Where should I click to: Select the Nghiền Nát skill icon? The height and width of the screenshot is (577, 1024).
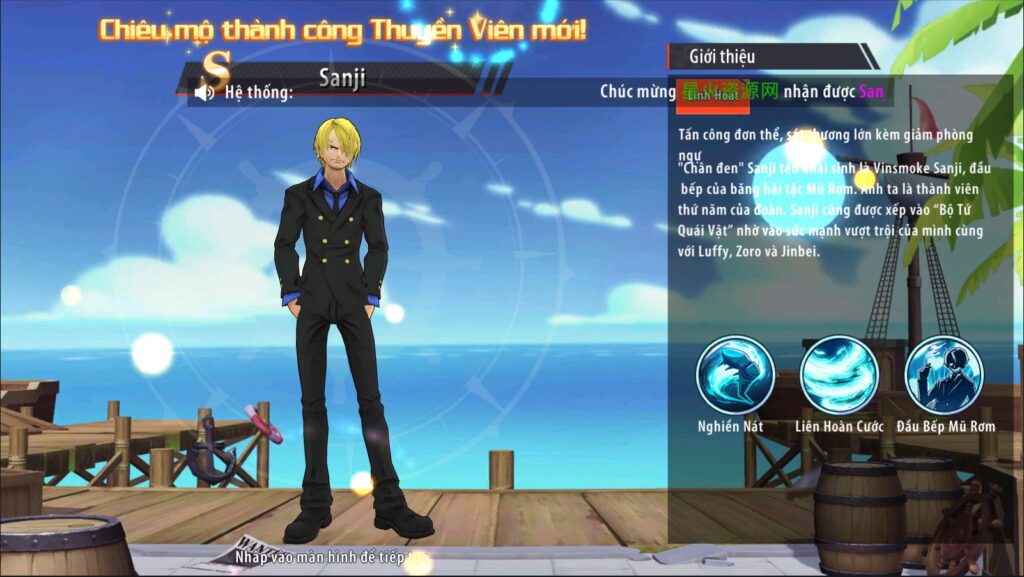click(735, 375)
